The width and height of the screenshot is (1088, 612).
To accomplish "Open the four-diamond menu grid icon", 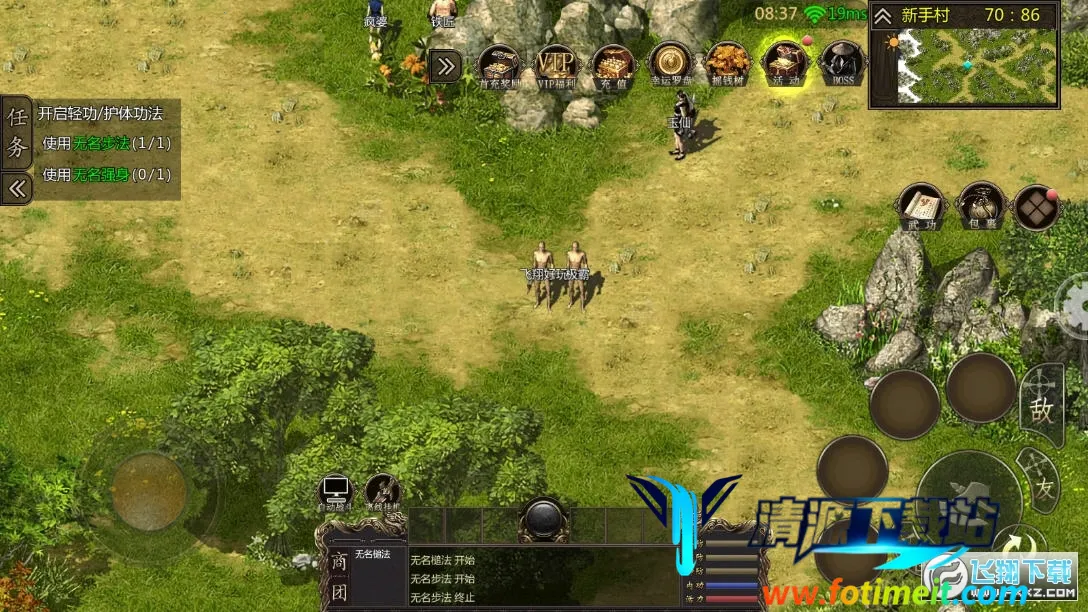I will (1037, 208).
